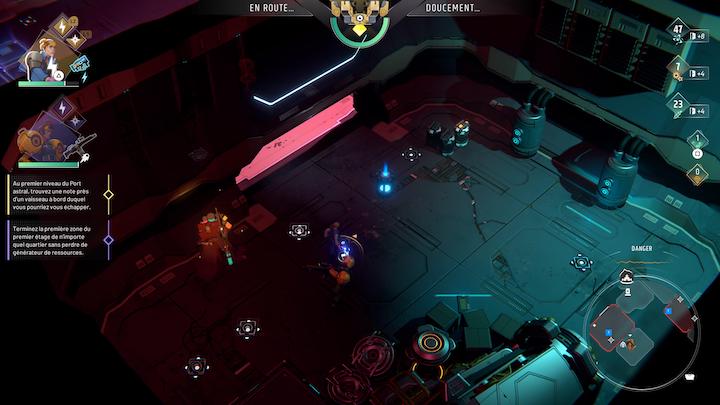
Task: Activate the blonde hero's star ultimate ability
Action: pos(77,40)
